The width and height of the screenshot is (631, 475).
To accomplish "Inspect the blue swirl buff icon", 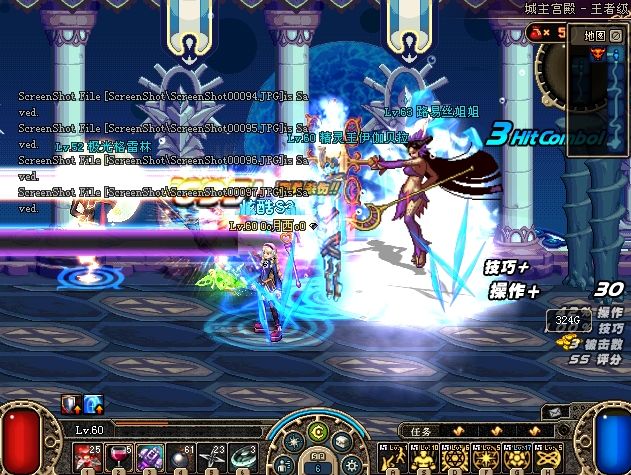I will pyautogui.click(x=92, y=404).
